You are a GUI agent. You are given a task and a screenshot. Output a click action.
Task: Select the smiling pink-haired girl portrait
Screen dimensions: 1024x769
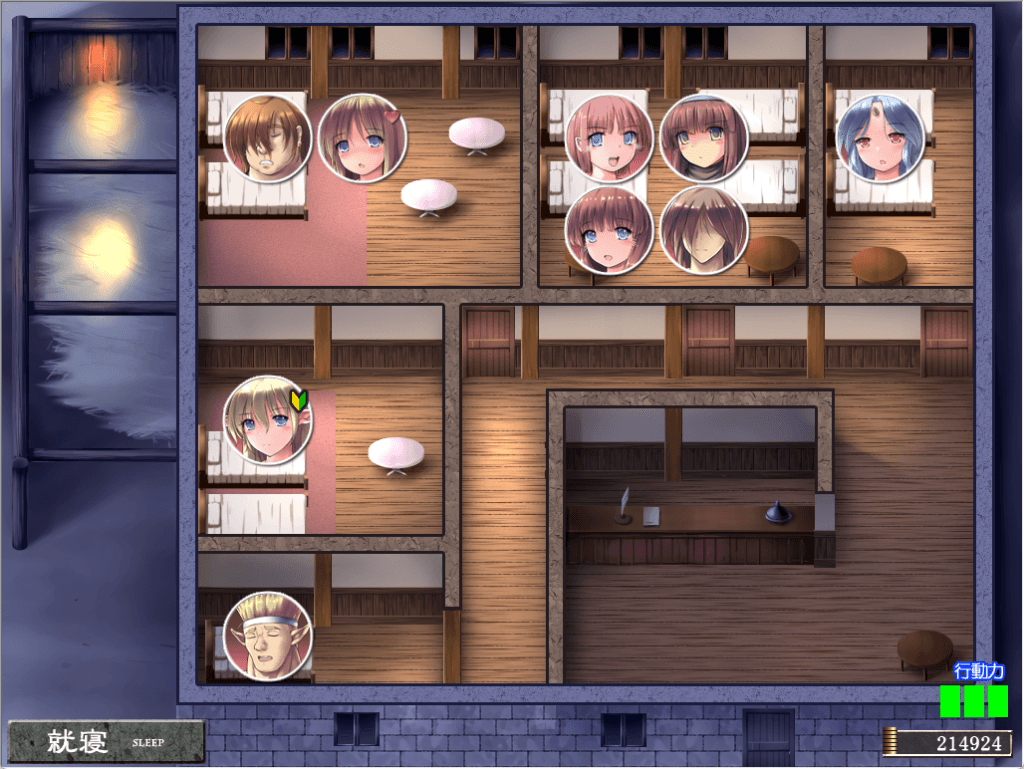pos(609,139)
